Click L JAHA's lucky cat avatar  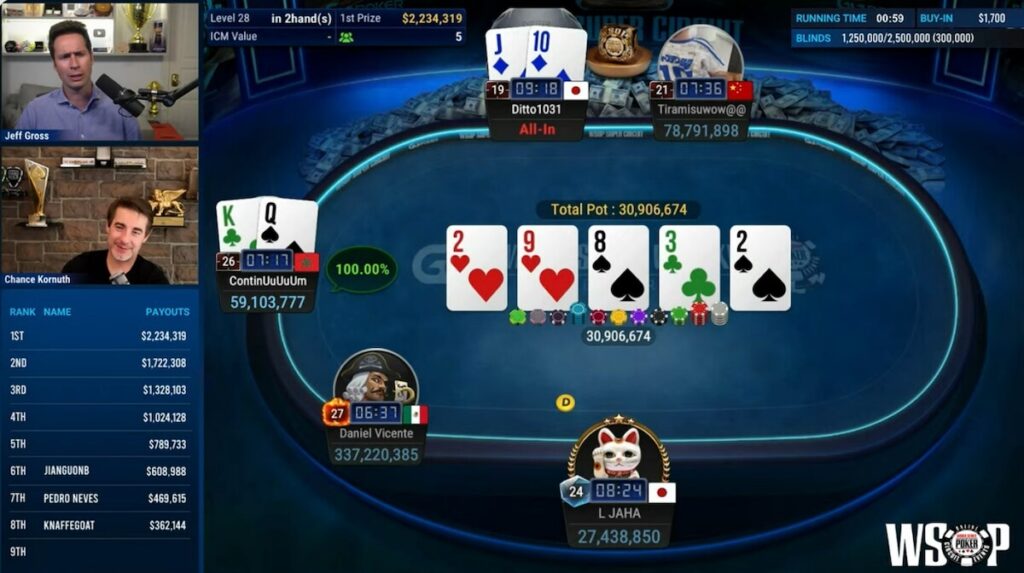point(618,452)
